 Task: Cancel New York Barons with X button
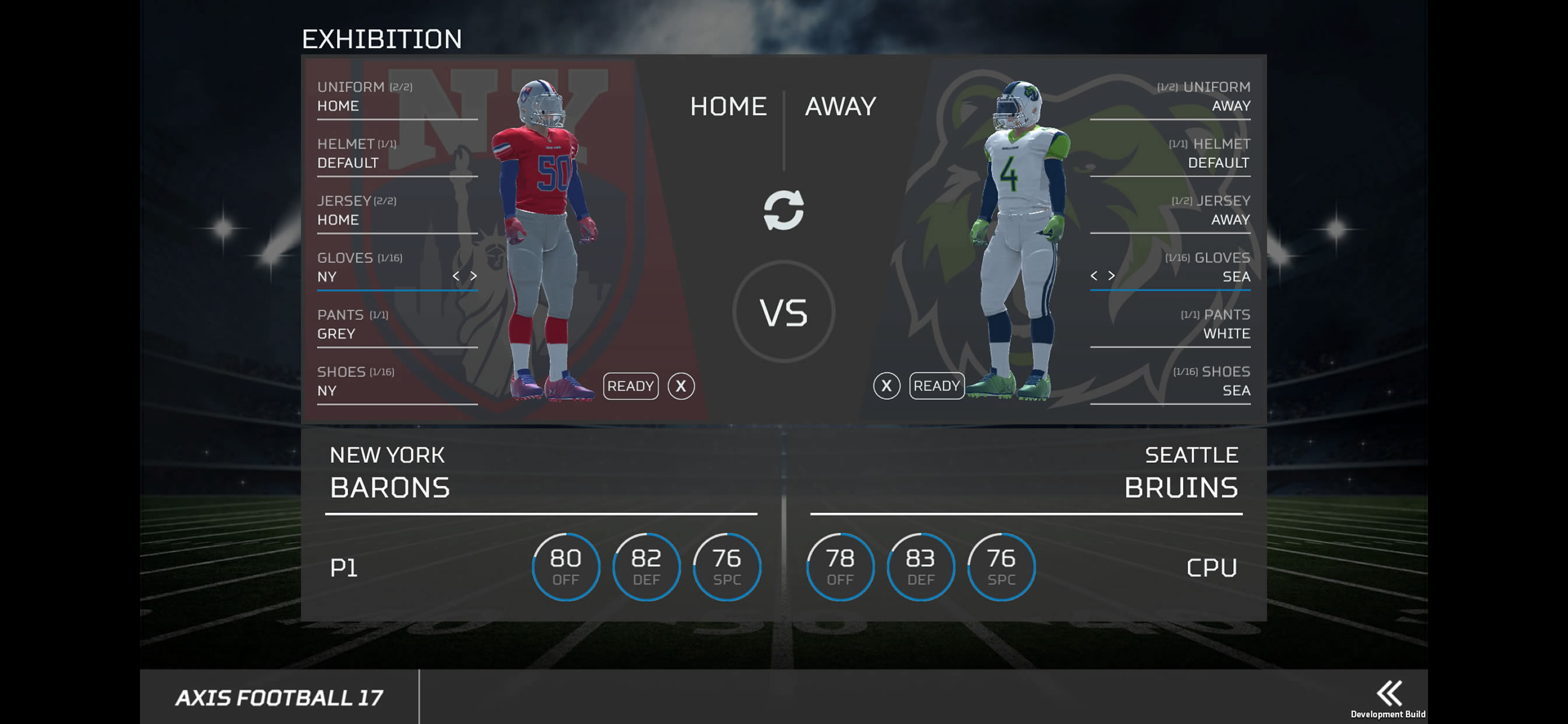coord(681,386)
